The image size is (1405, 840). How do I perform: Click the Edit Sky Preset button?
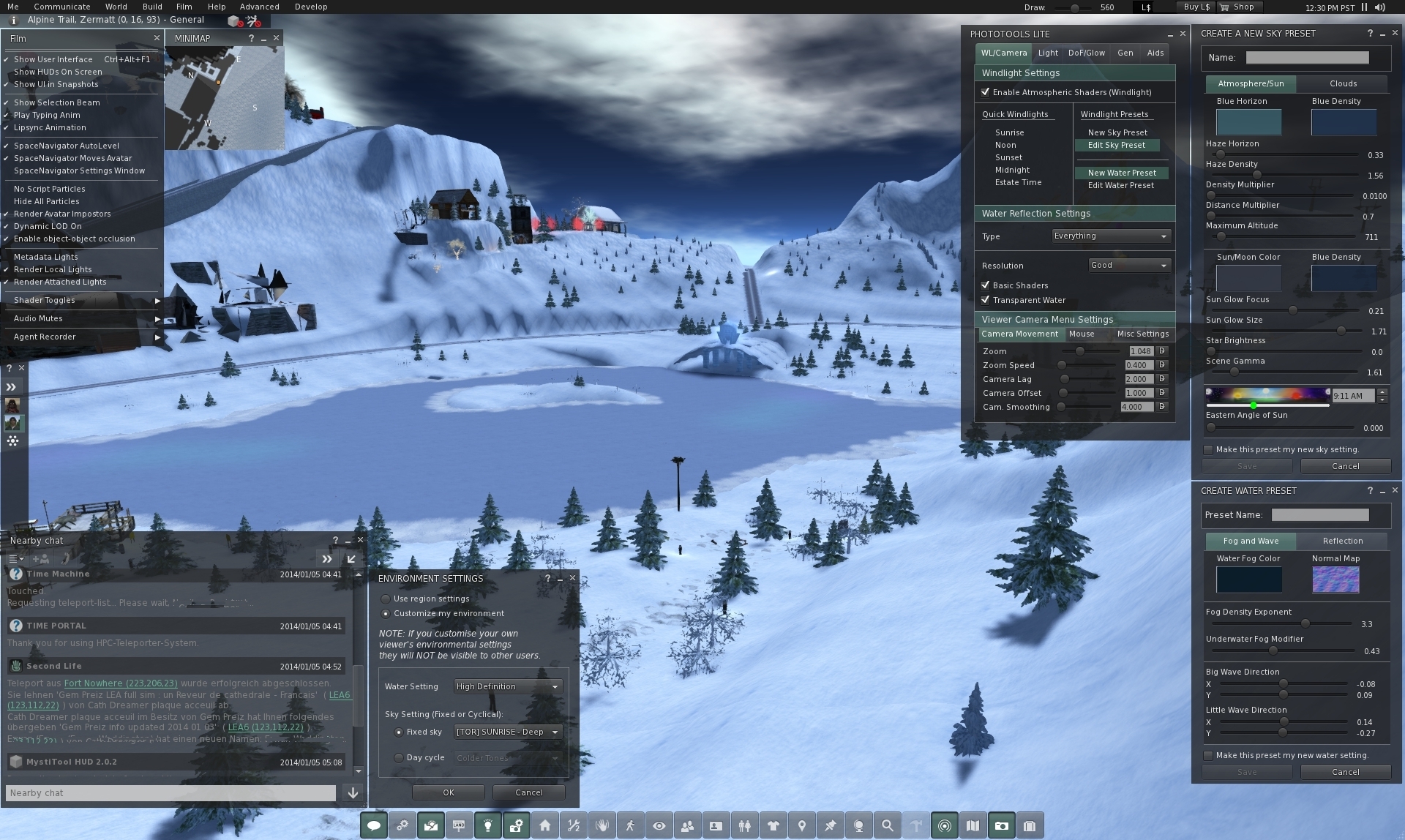(1117, 145)
